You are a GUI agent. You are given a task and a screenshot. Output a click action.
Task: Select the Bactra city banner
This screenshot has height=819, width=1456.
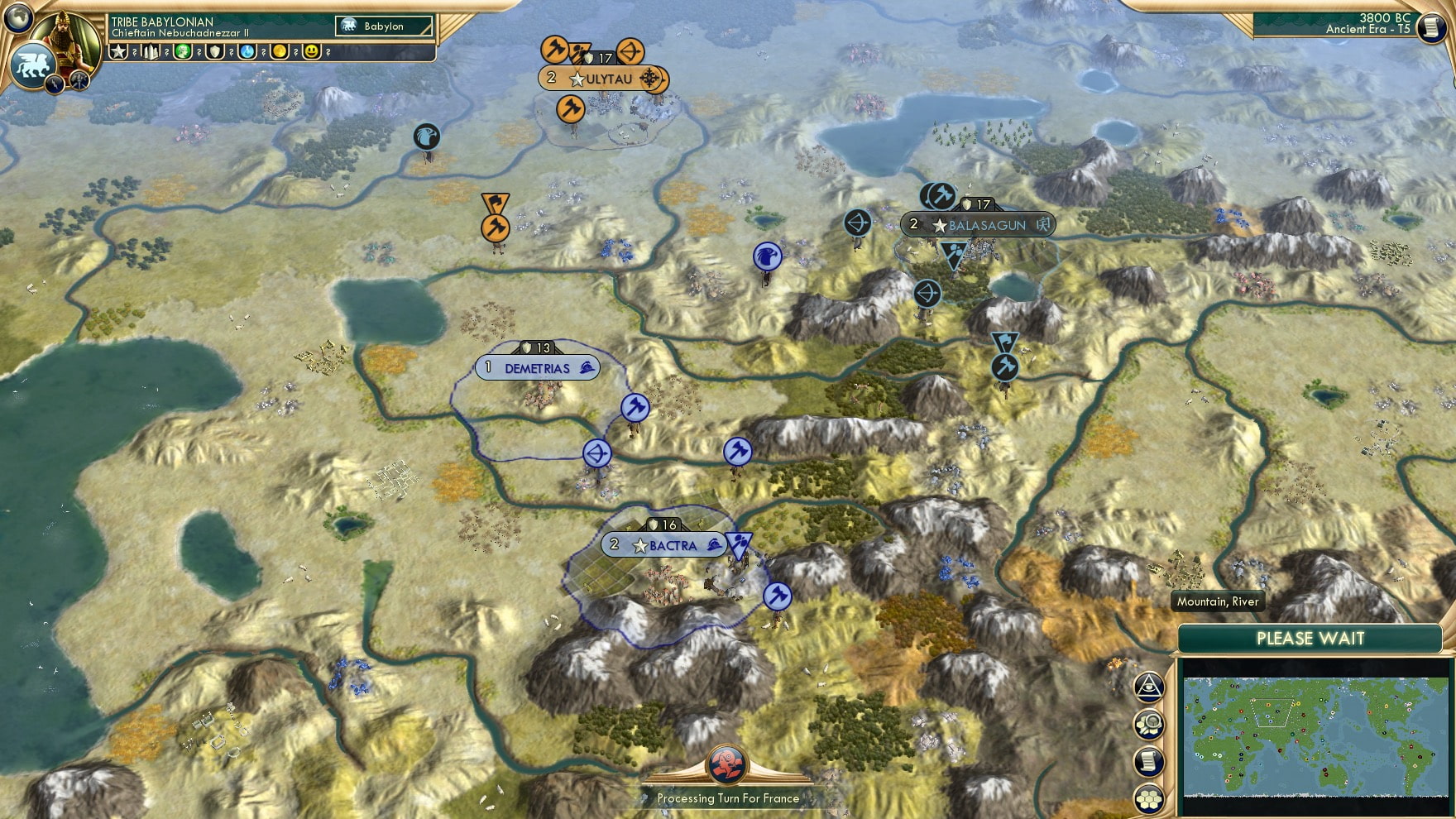[x=664, y=545]
